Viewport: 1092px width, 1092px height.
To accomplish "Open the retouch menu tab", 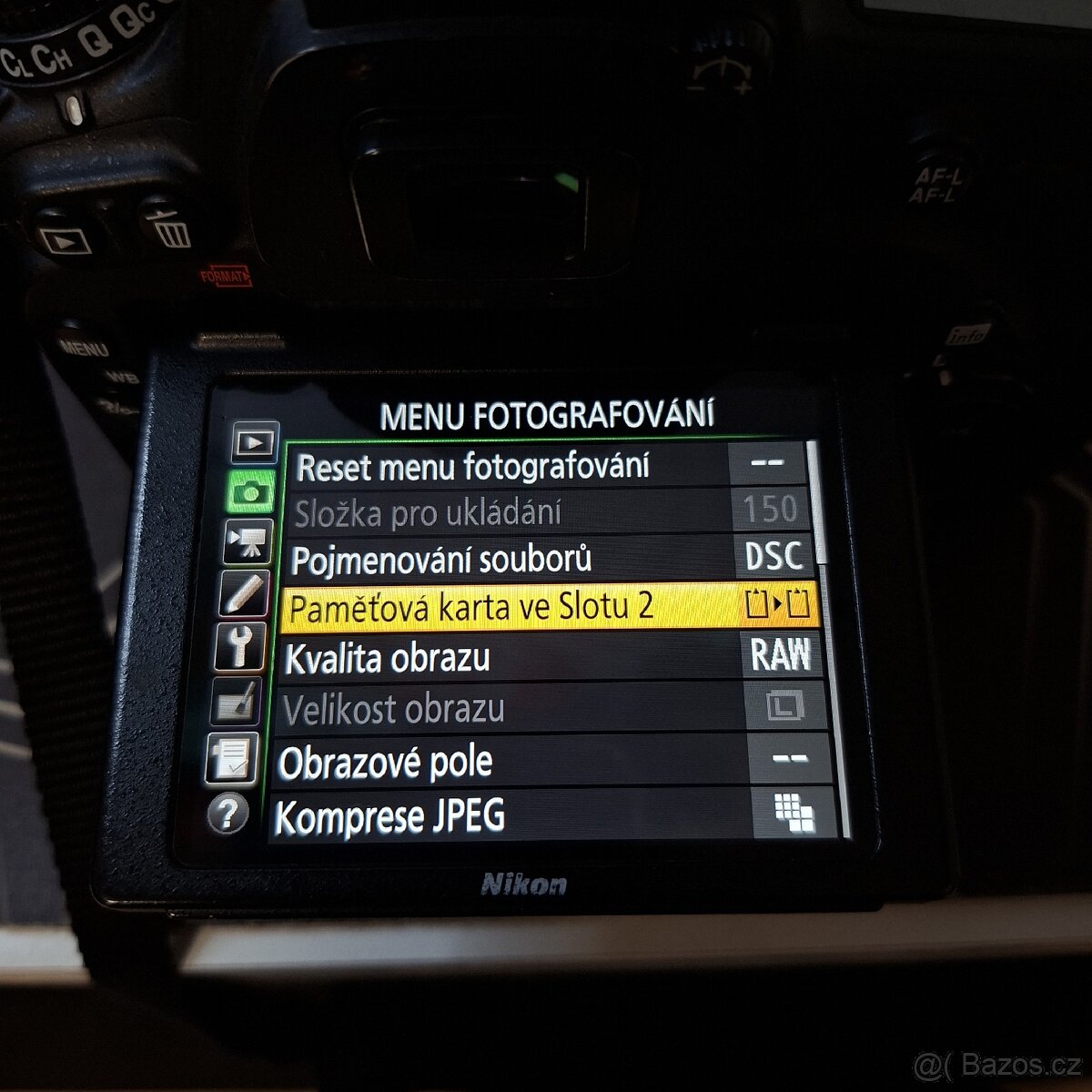I will coord(235,702).
